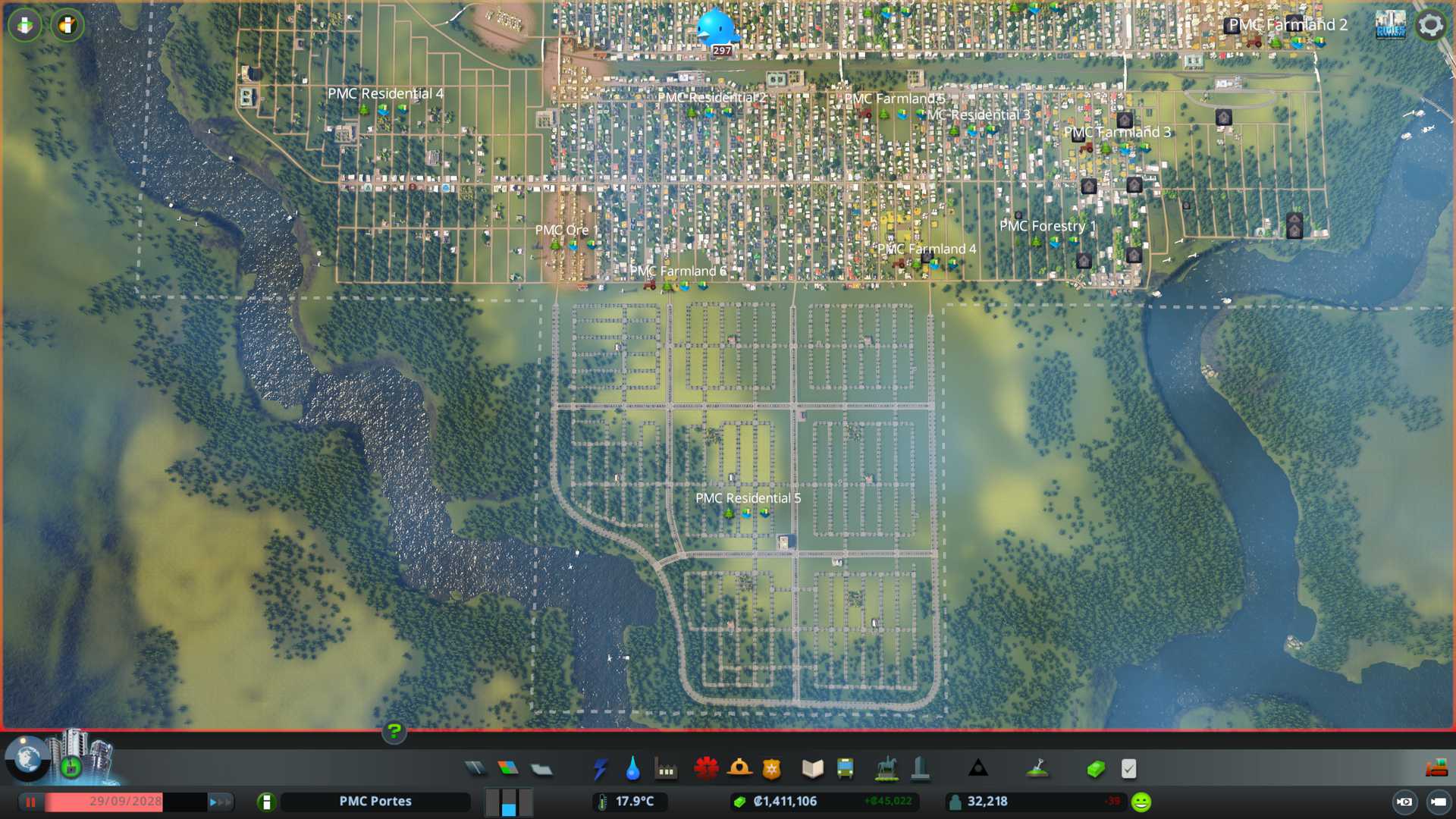The width and height of the screenshot is (1456, 819).
Task: Click the Chirper blue bird notification
Action: coord(716,28)
